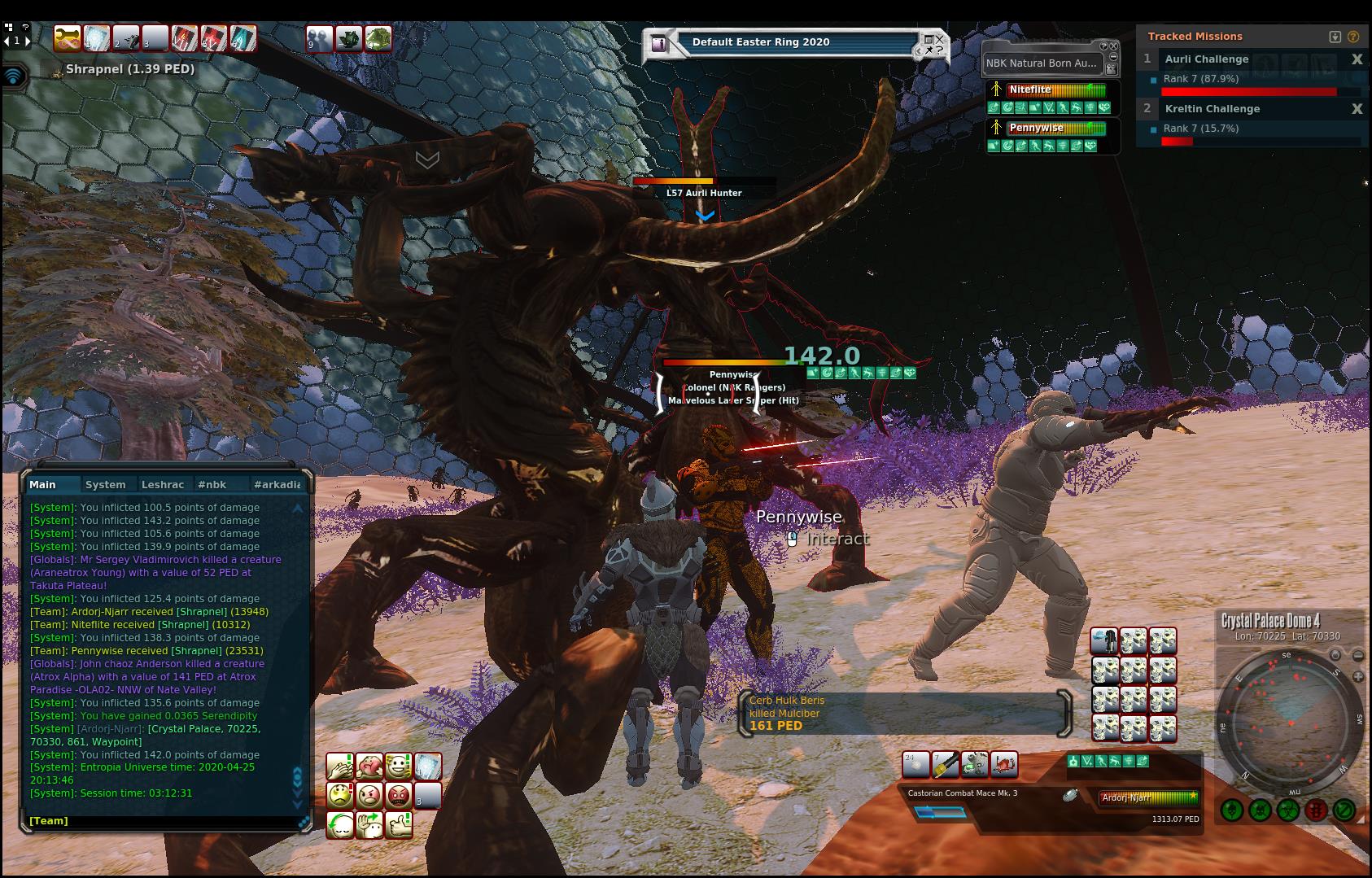Use the red angry face emote
1372x878 pixels.
[398, 795]
